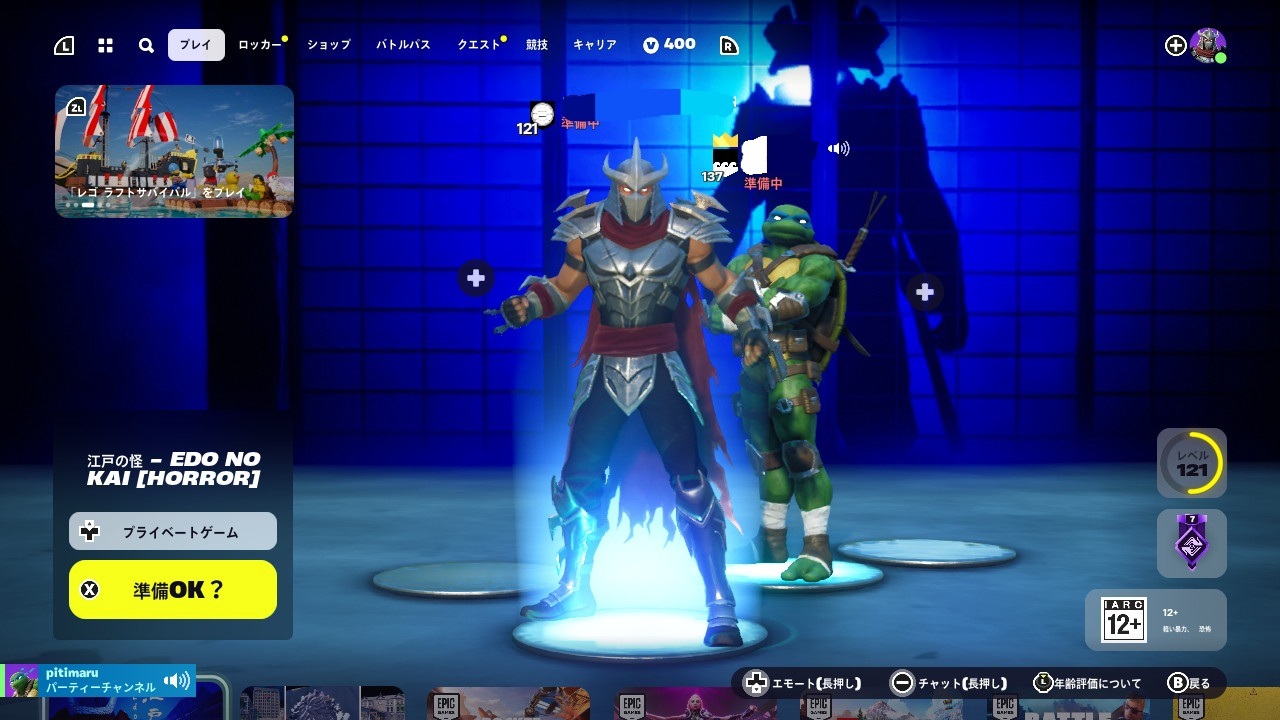Open the profile avatar in the corner

click(1208, 45)
